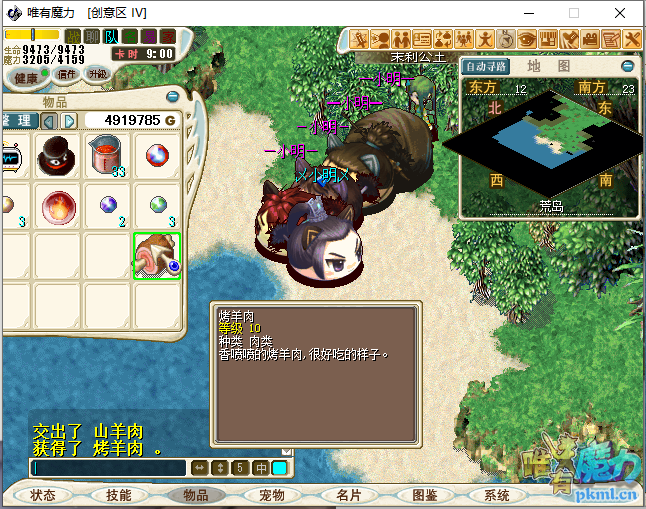Close the game window
Image resolution: width=646 pixels, height=509 pixels.
[621, 14]
